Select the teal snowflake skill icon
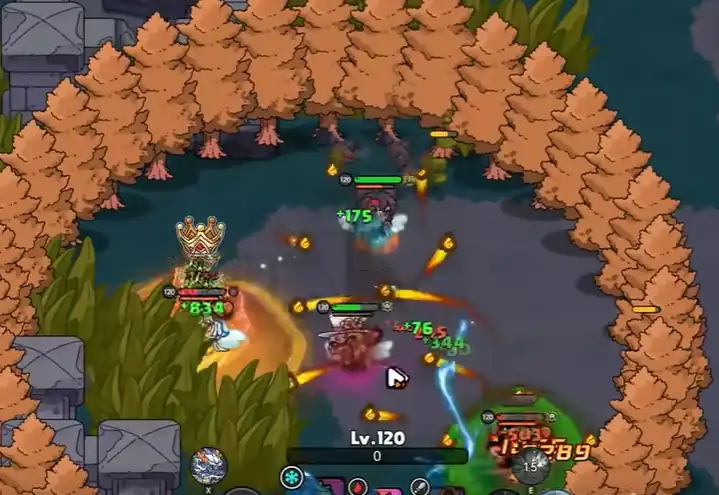 pos(293,479)
